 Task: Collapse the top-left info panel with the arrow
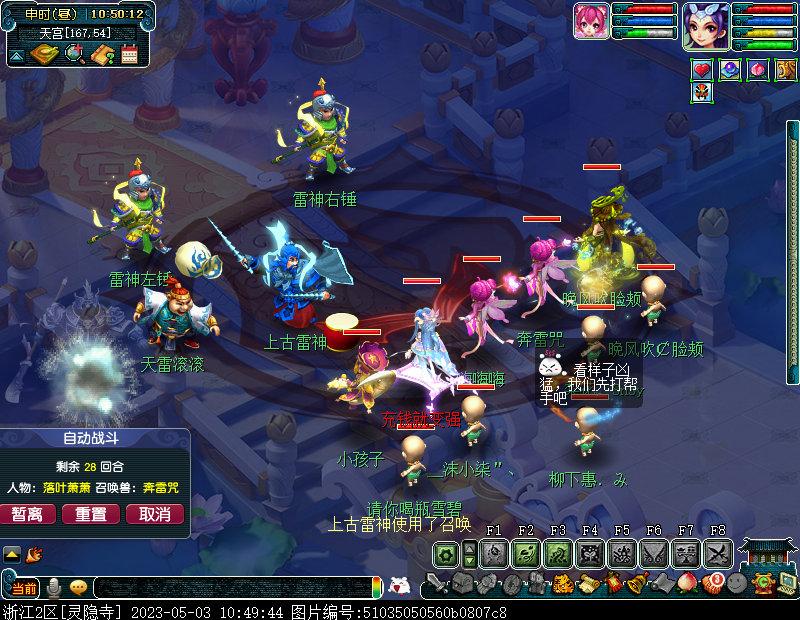(x=16, y=55)
